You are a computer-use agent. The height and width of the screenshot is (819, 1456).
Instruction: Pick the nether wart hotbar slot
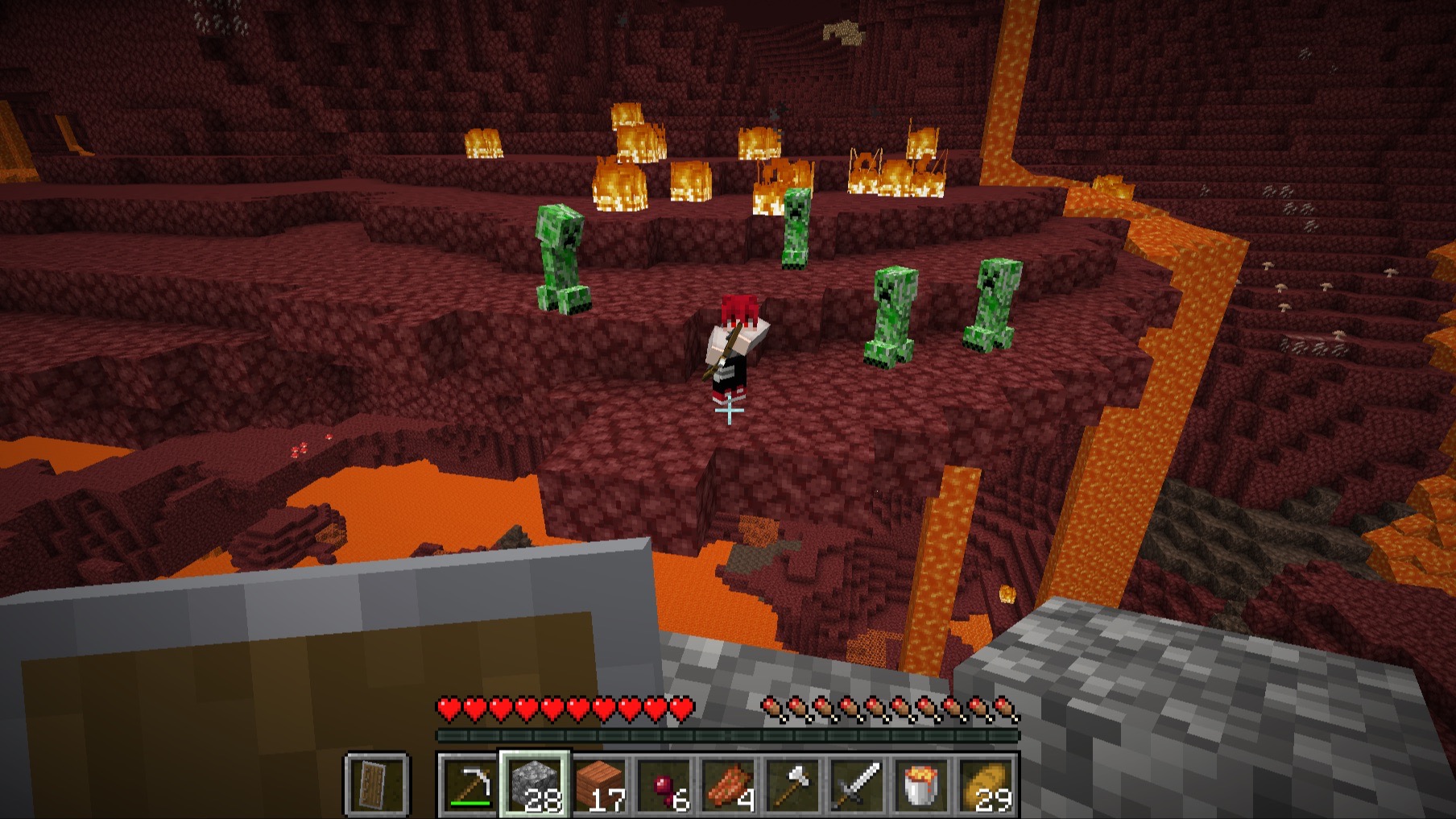664,785
